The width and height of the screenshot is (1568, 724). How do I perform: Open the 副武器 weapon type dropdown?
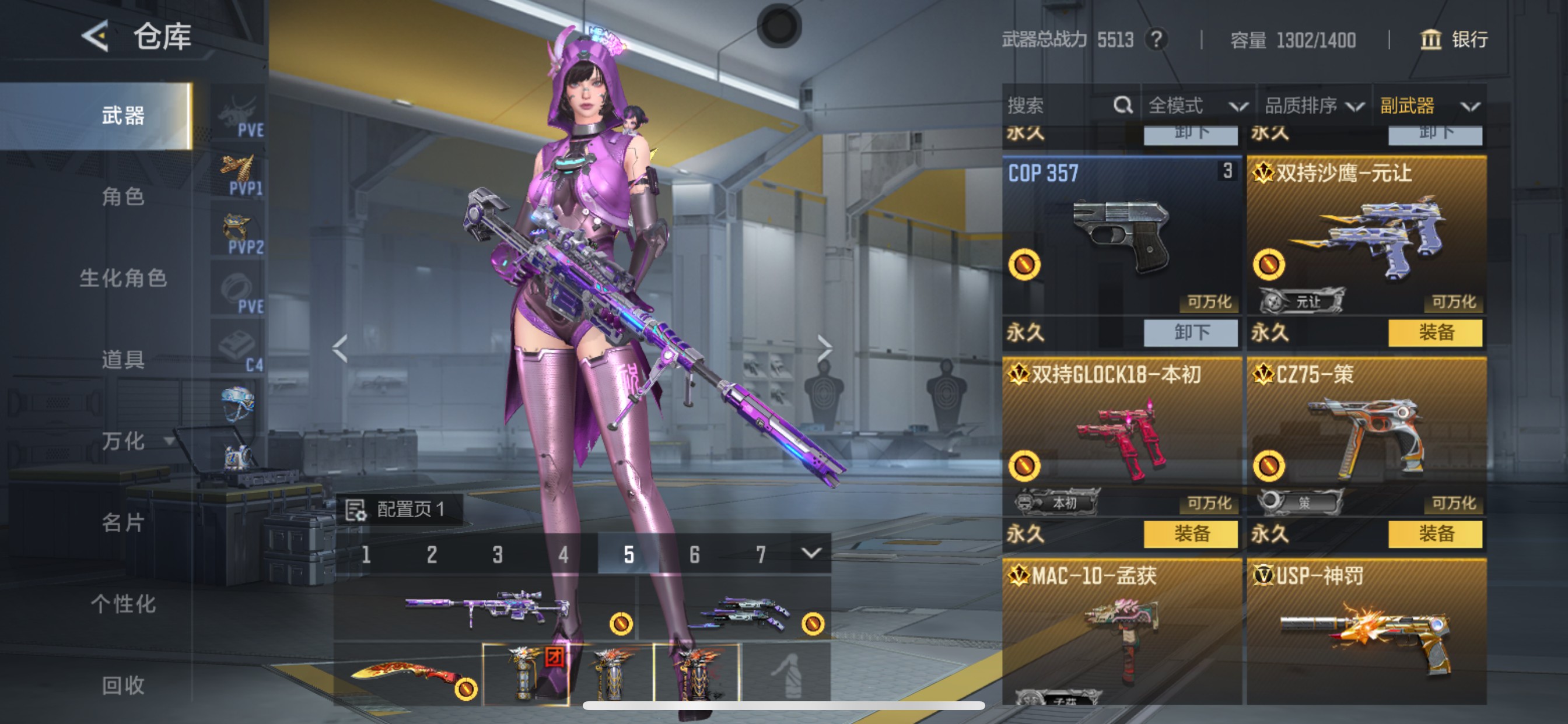click(x=1429, y=106)
